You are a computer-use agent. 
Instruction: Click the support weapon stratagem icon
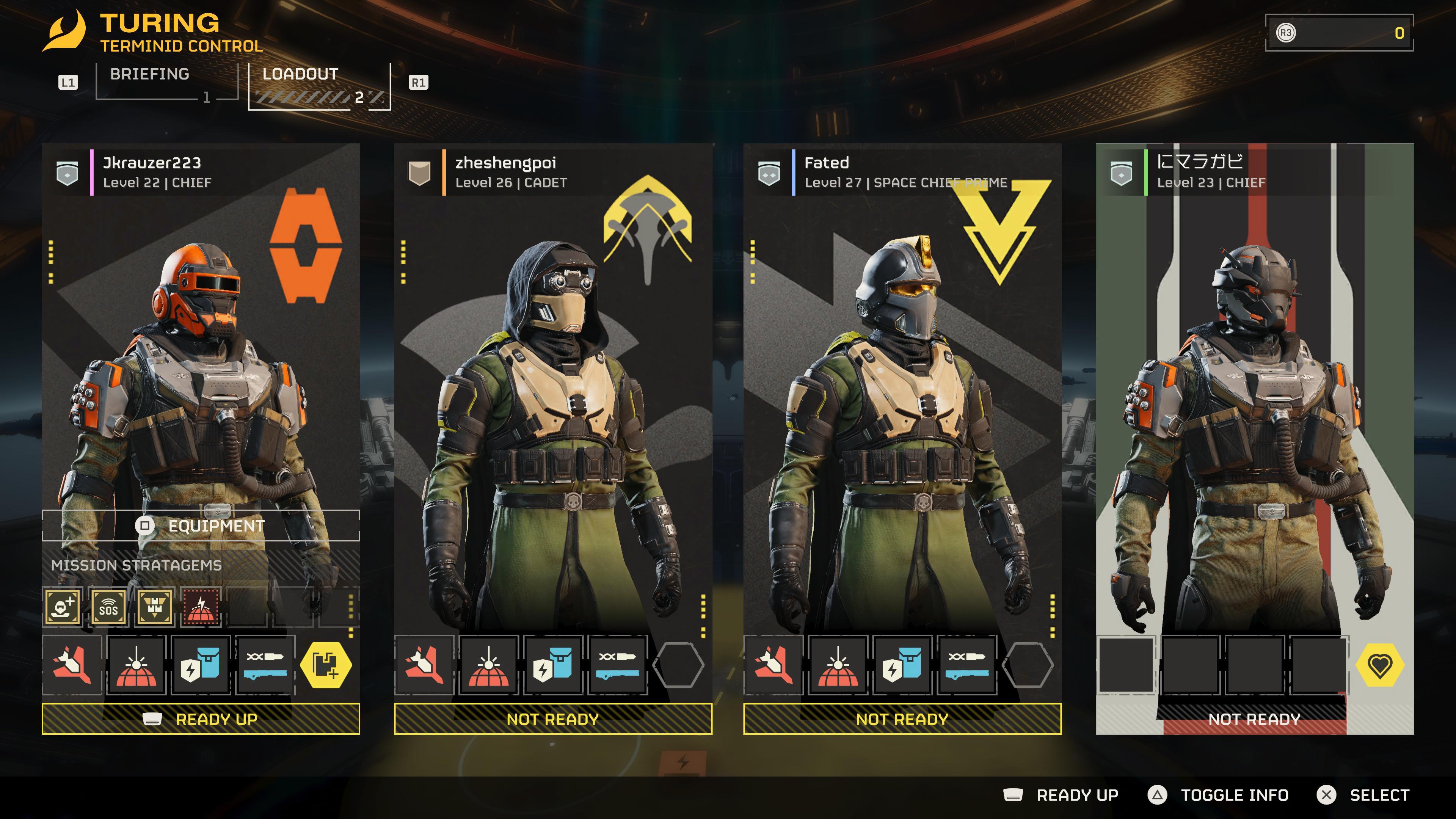coord(266,666)
